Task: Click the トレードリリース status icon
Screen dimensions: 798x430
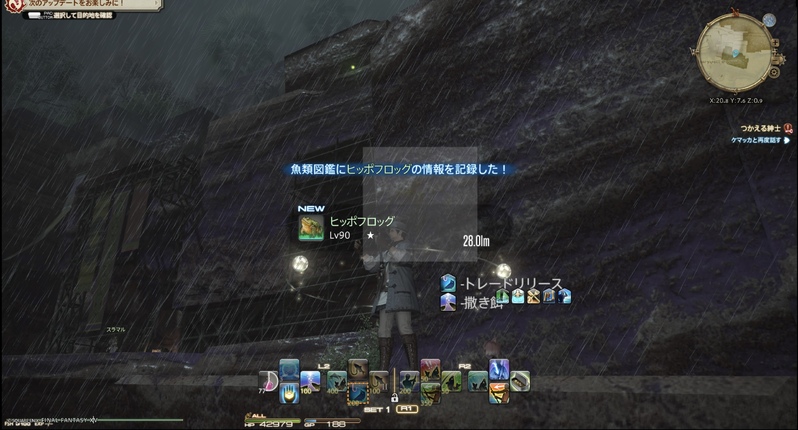Action: pos(449,284)
